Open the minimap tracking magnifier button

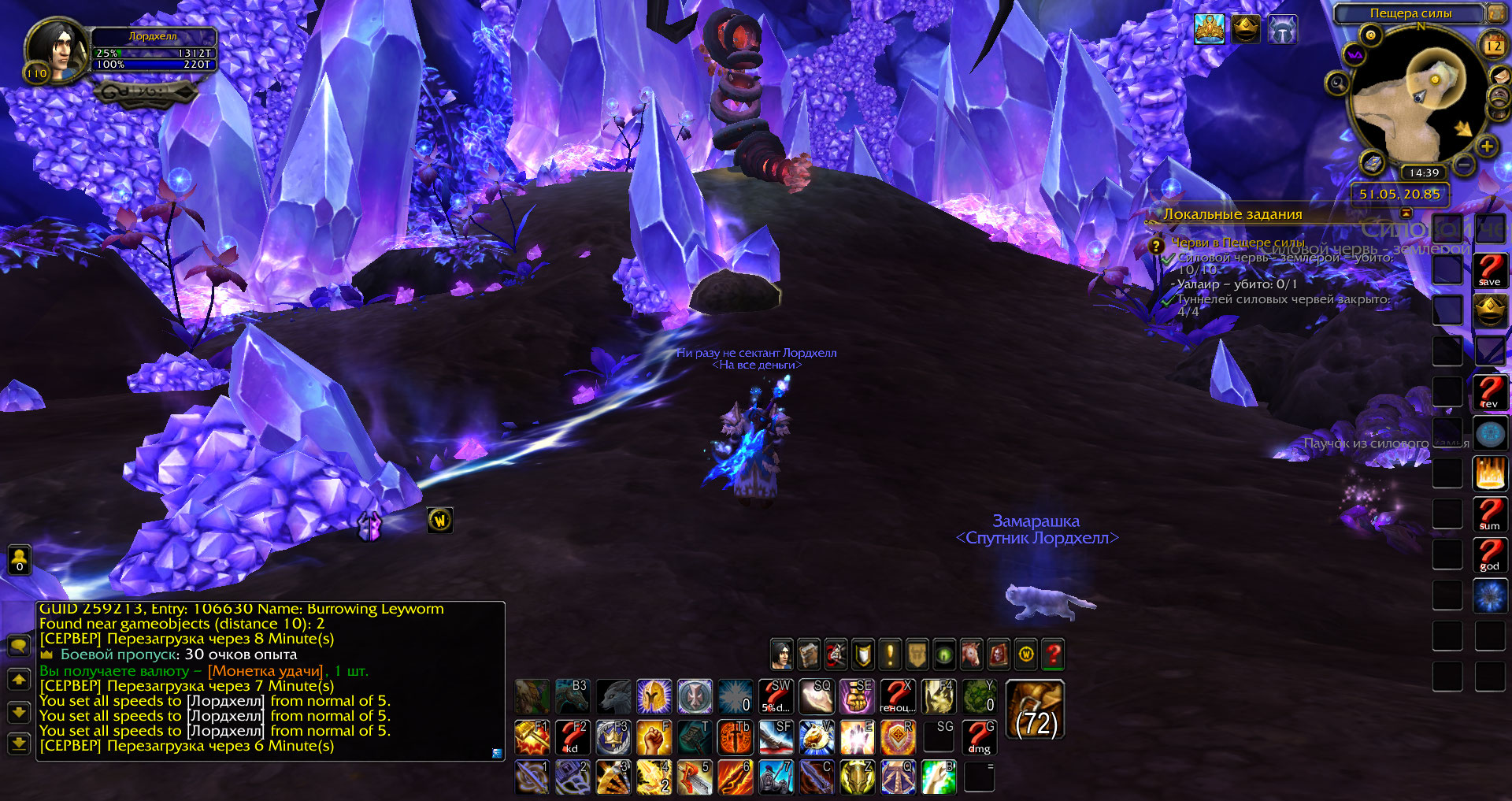(x=1336, y=83)
